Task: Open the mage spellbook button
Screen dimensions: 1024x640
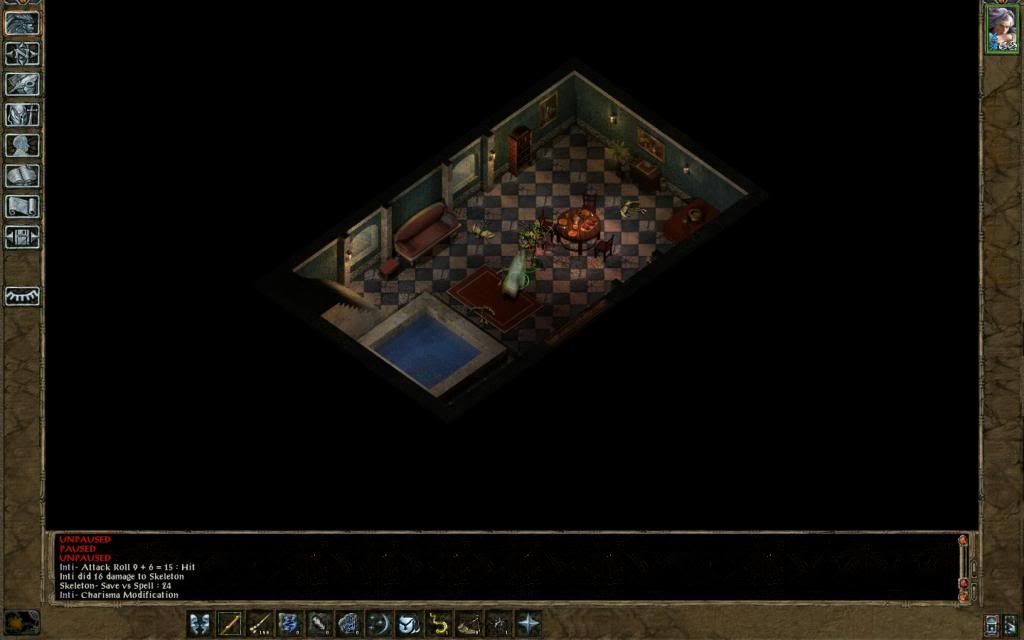Action: pos(22,176)
